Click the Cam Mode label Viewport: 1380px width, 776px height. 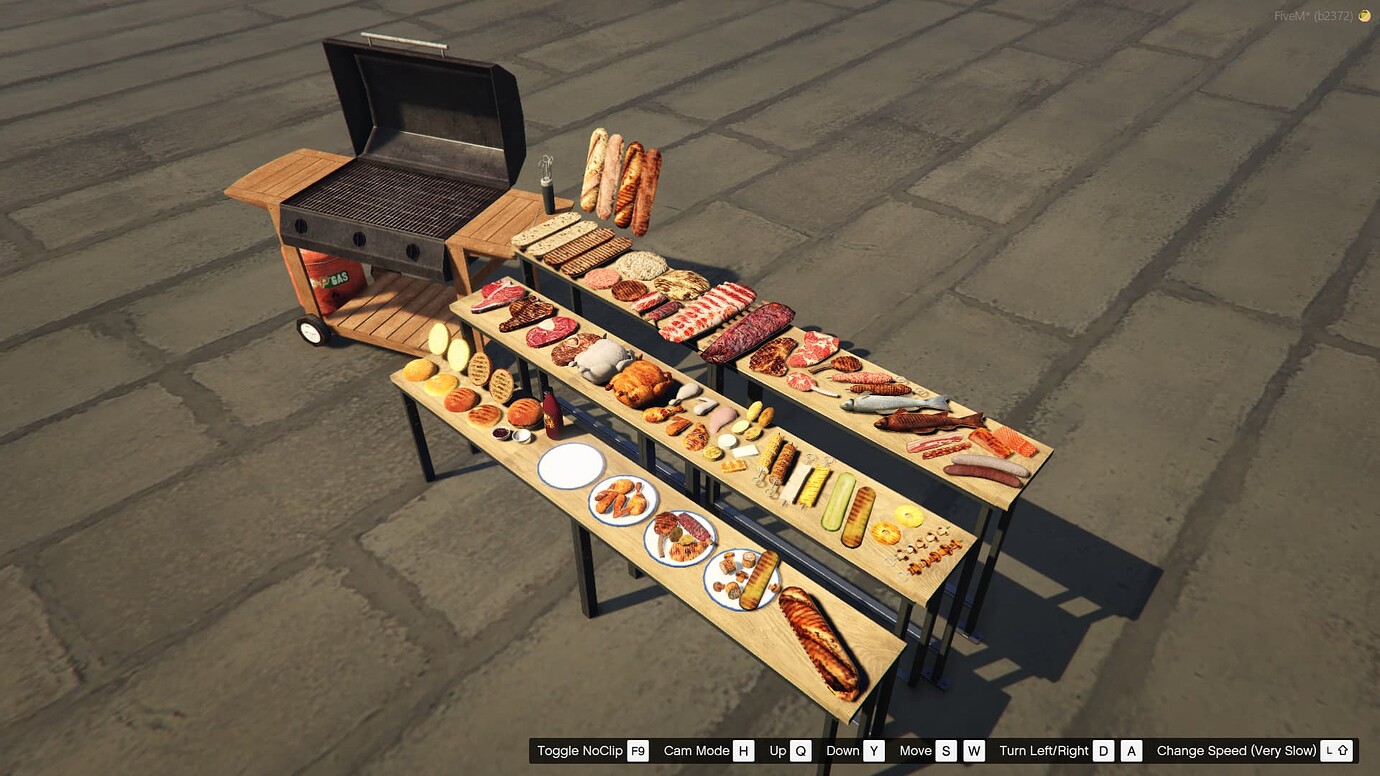pos(697,750)
